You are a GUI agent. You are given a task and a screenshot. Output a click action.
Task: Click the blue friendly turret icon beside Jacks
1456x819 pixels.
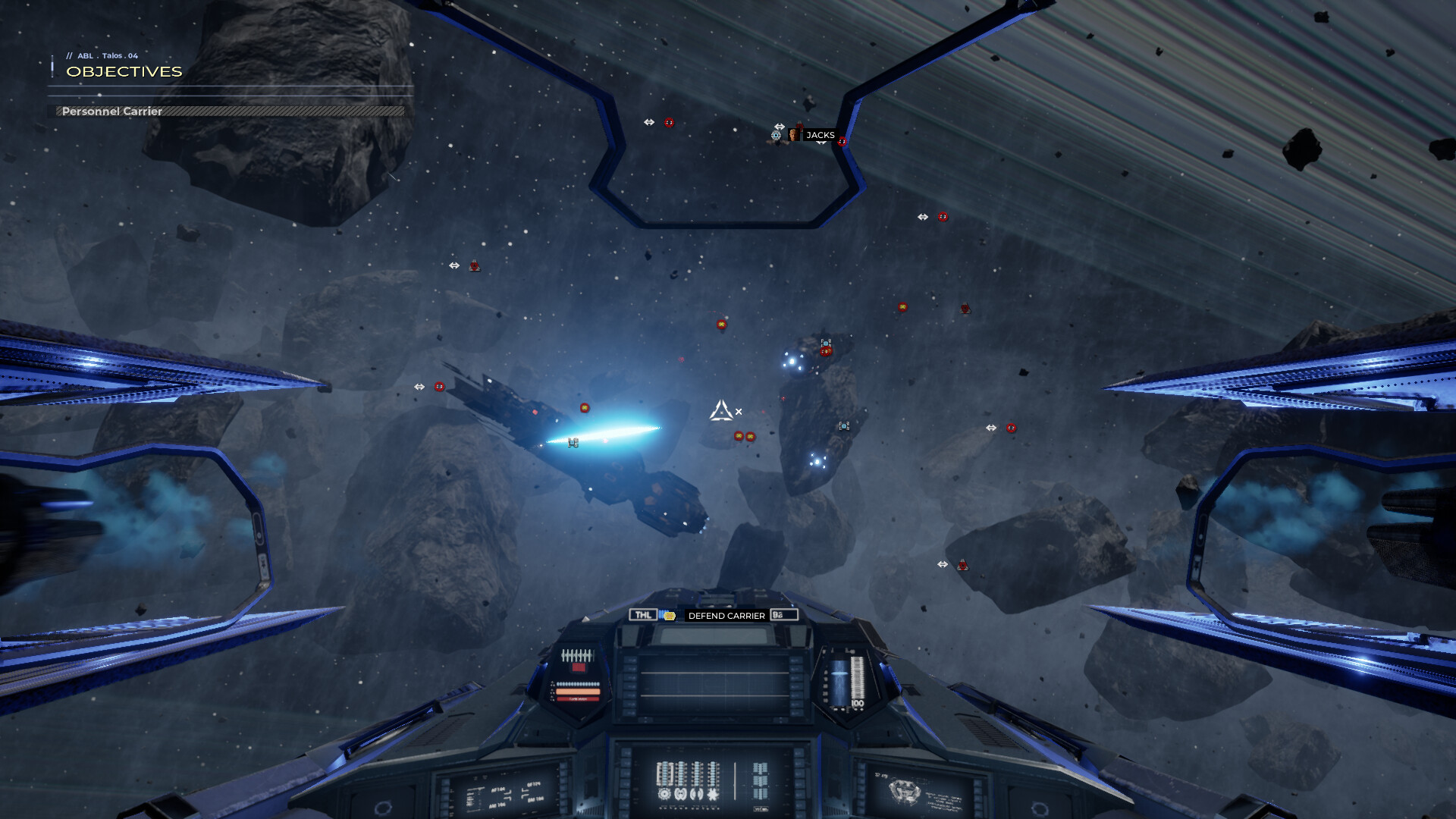(x=776, y=136)
